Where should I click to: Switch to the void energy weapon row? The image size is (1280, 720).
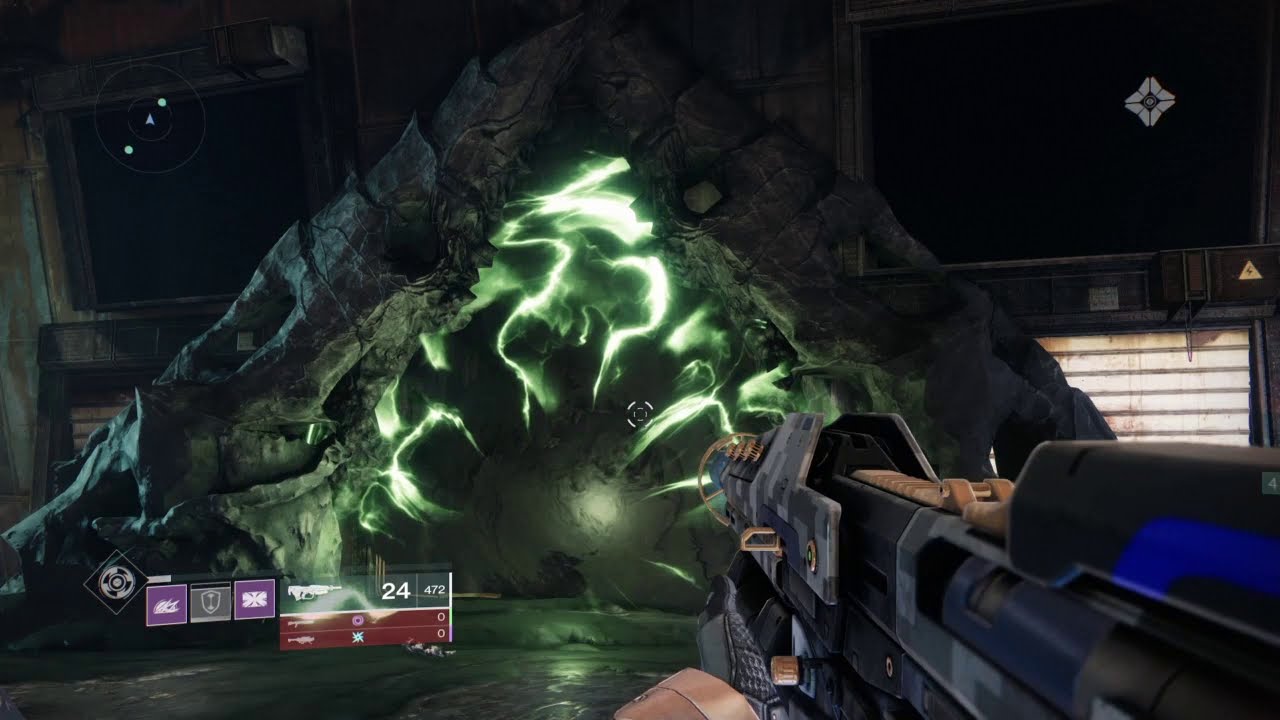365,620
